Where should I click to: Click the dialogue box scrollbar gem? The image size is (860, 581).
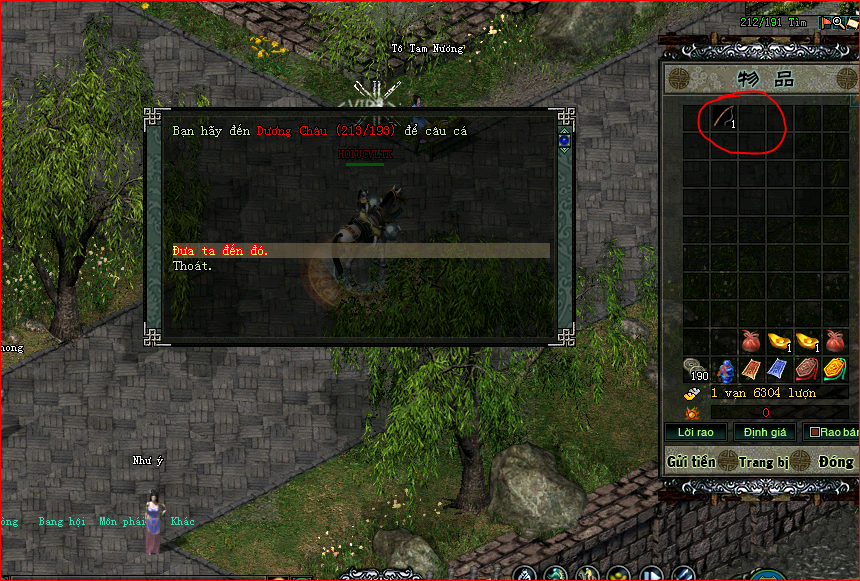(564, 140)
